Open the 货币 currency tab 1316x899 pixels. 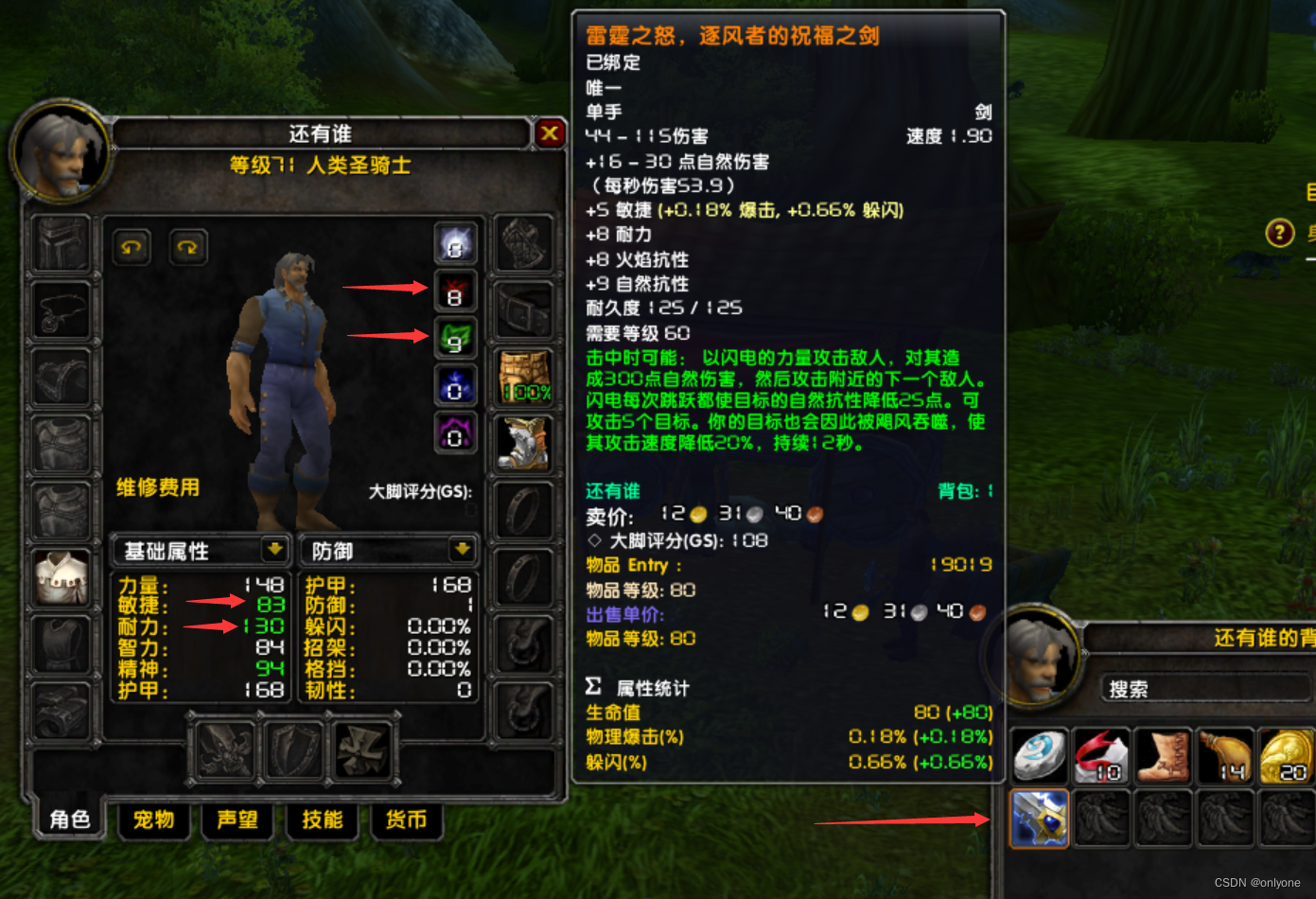point(406,820)
